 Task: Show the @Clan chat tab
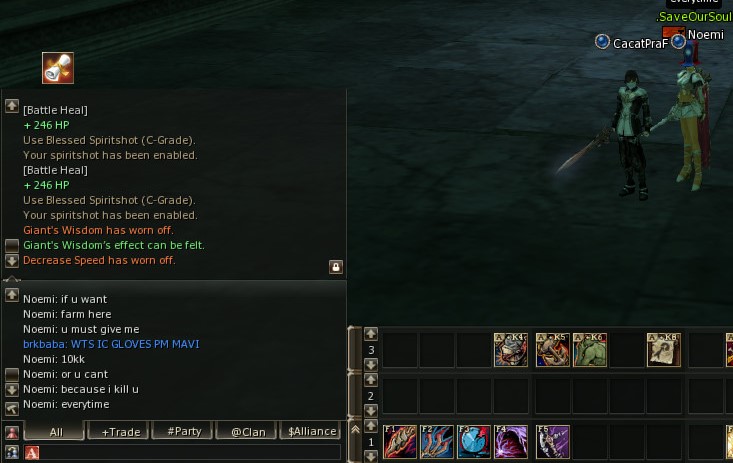[x=247, y=432]
